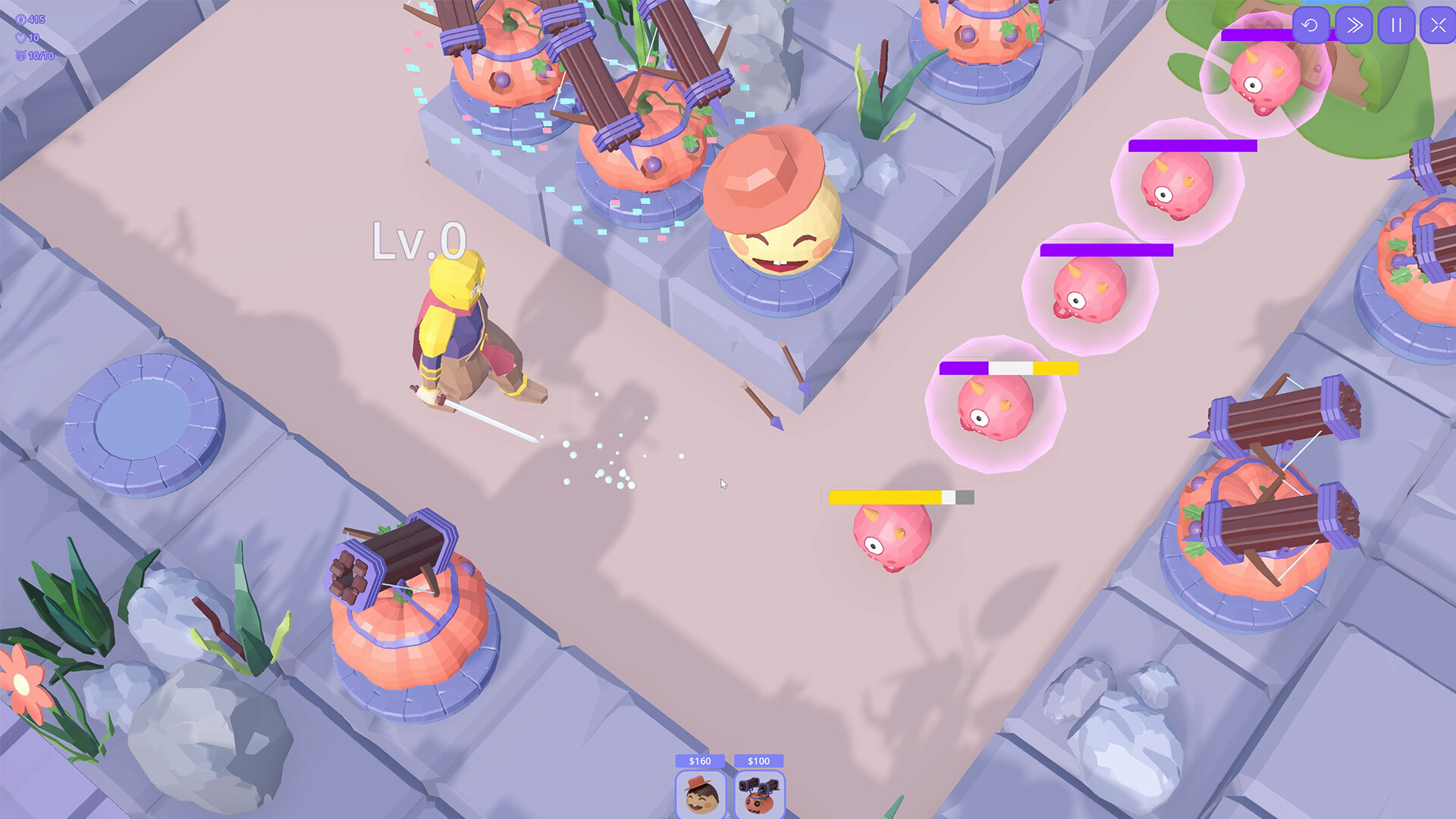Toggle pause on the game
The width and height of the screenshot is (1456, 819).
[1398, 25]
